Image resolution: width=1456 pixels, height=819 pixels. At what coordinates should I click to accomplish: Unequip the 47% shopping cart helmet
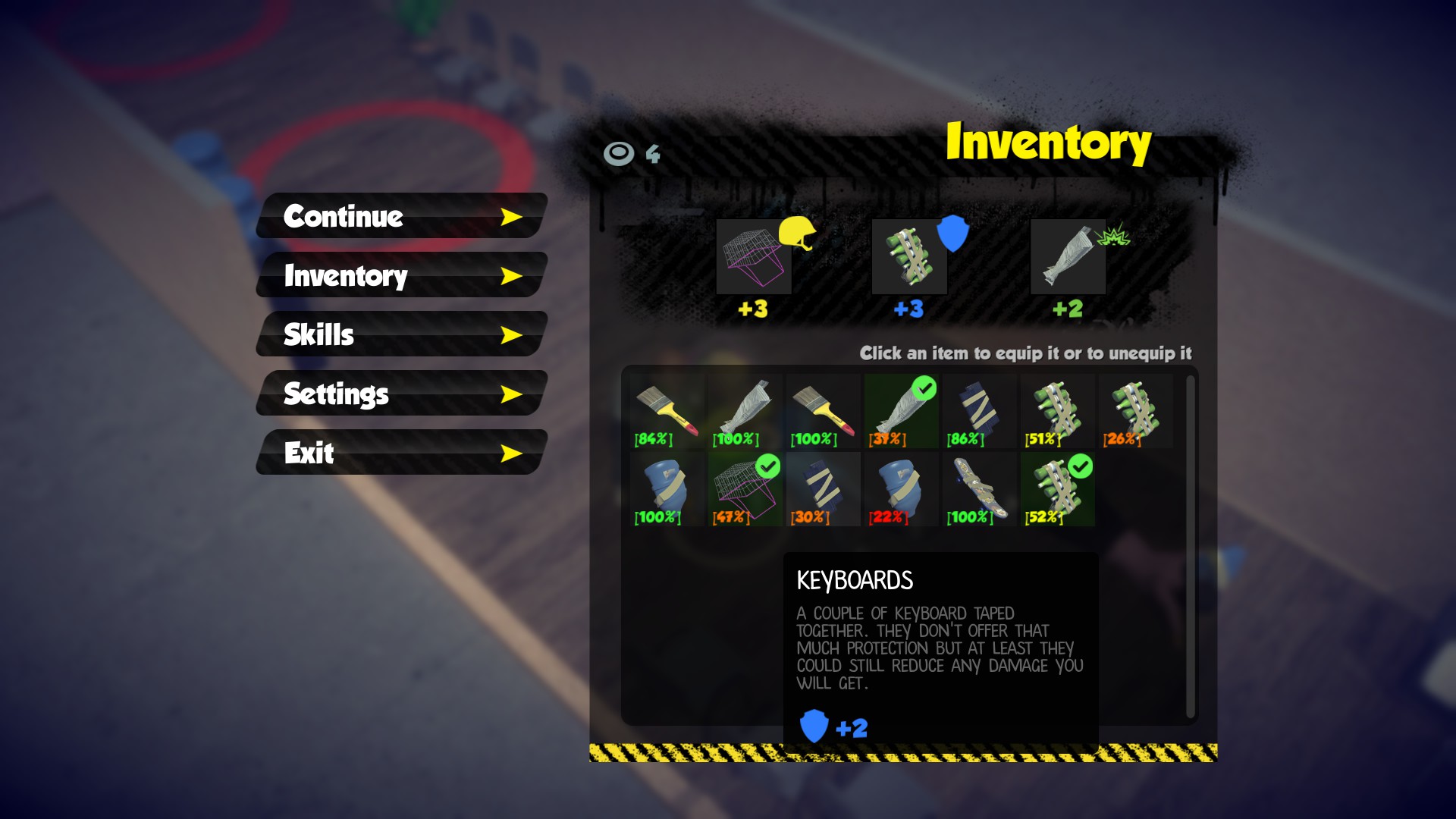[743, 489]
